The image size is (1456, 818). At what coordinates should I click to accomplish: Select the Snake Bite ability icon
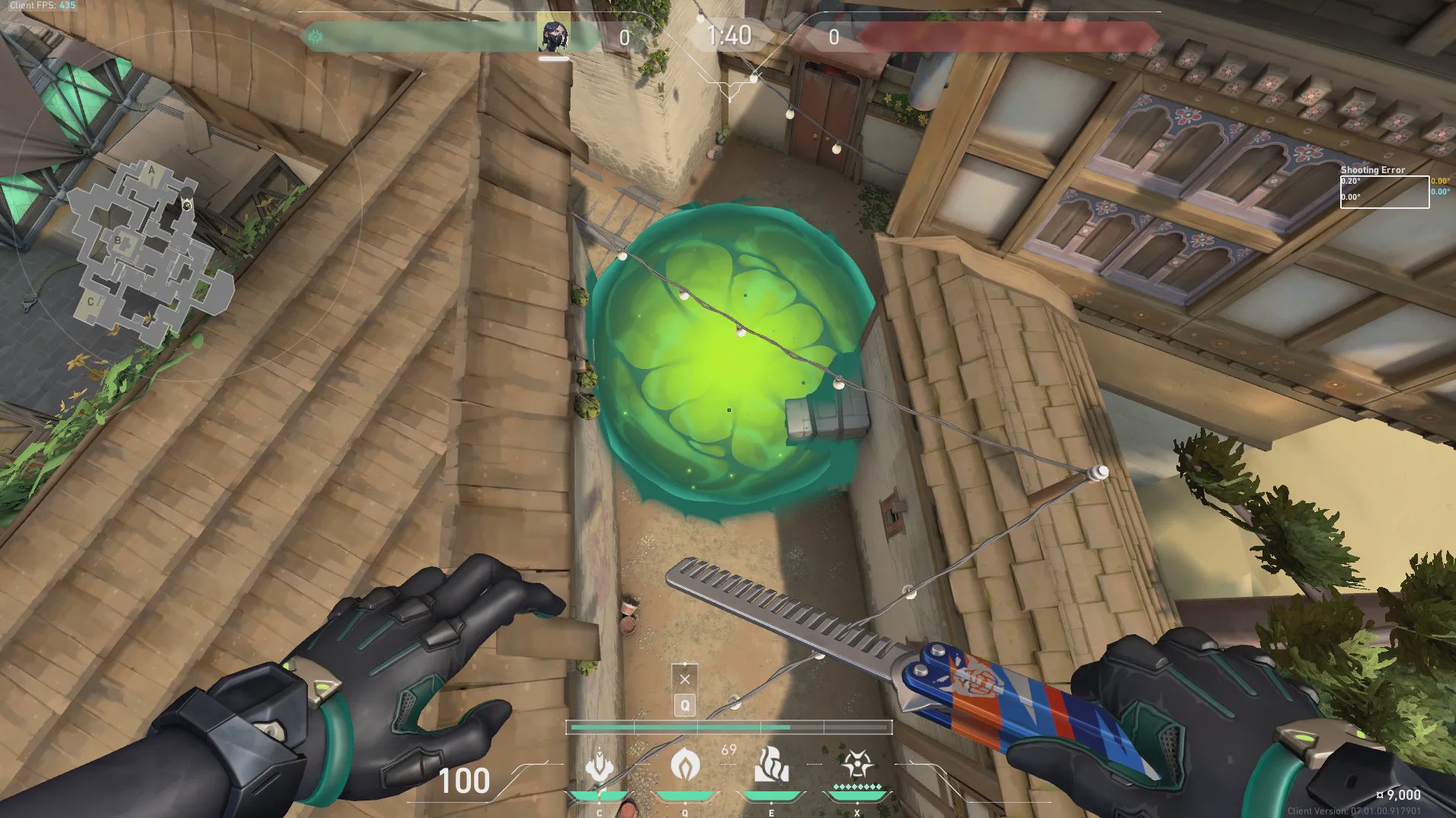[x=600, y=765]
